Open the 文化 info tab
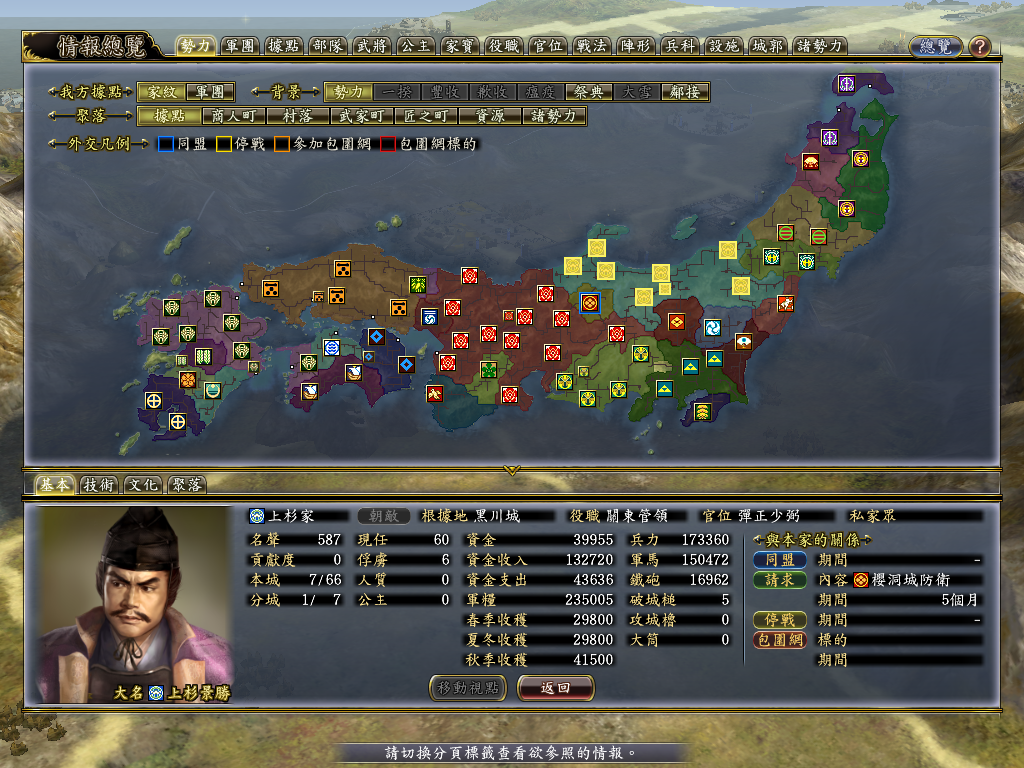1024x768 pixels. point(143,485)
